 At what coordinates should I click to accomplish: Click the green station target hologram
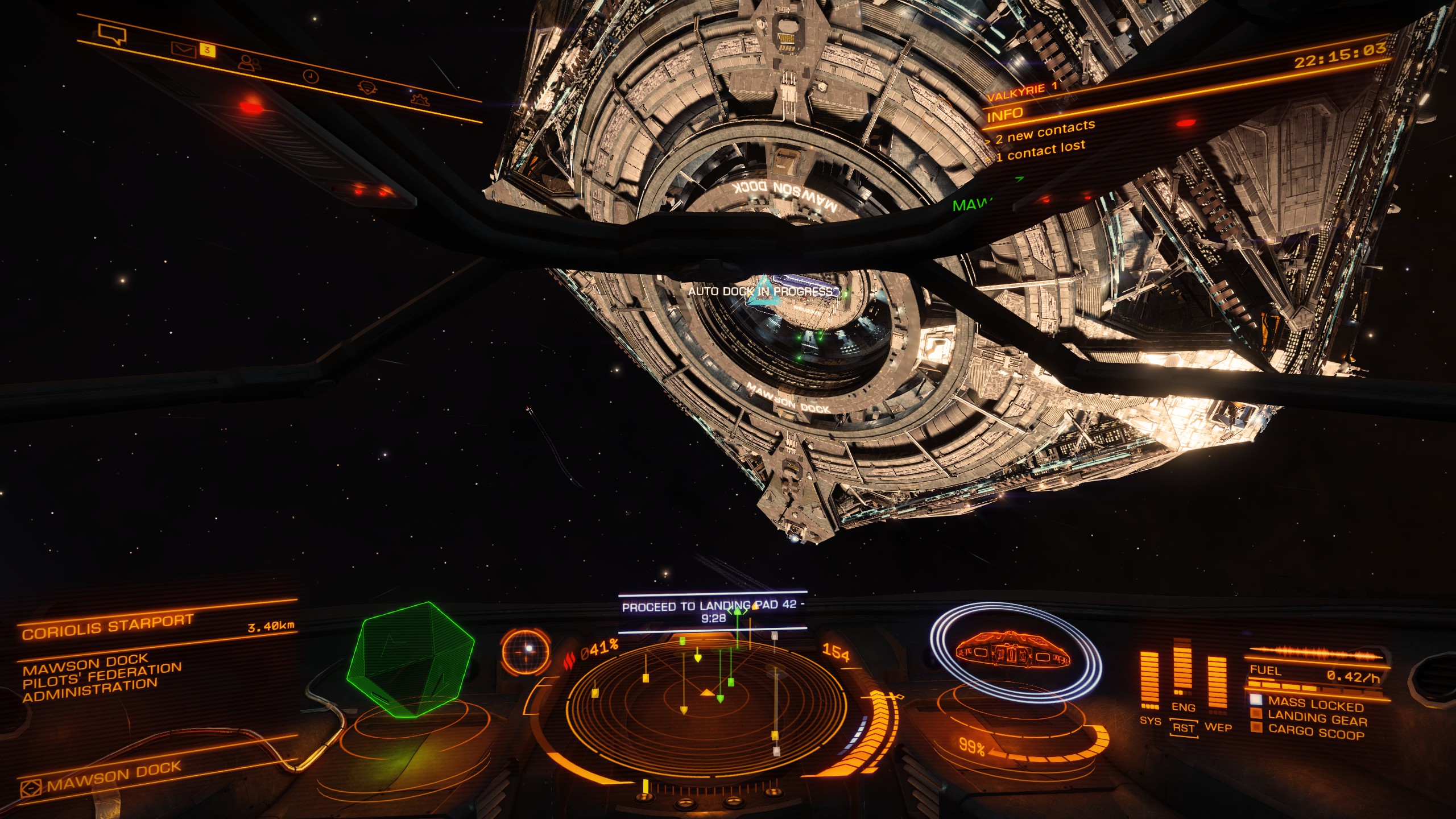(x=412, y=660)
